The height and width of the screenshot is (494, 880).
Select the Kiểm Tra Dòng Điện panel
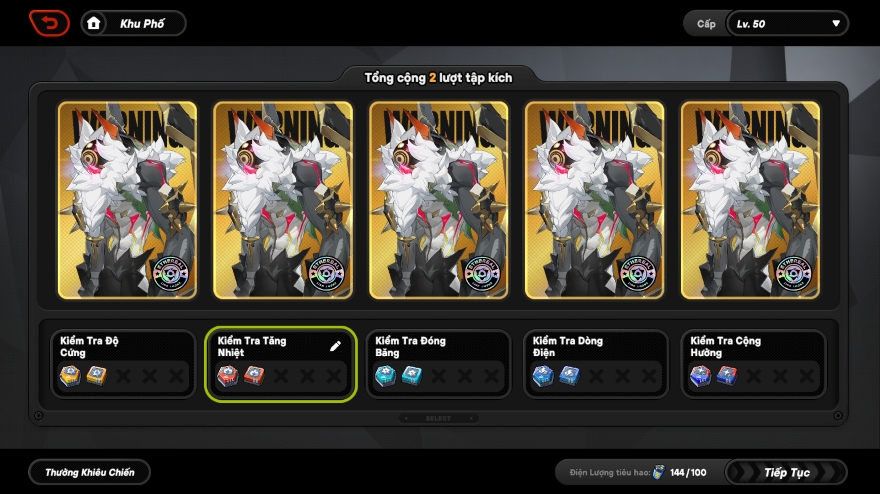596,364
